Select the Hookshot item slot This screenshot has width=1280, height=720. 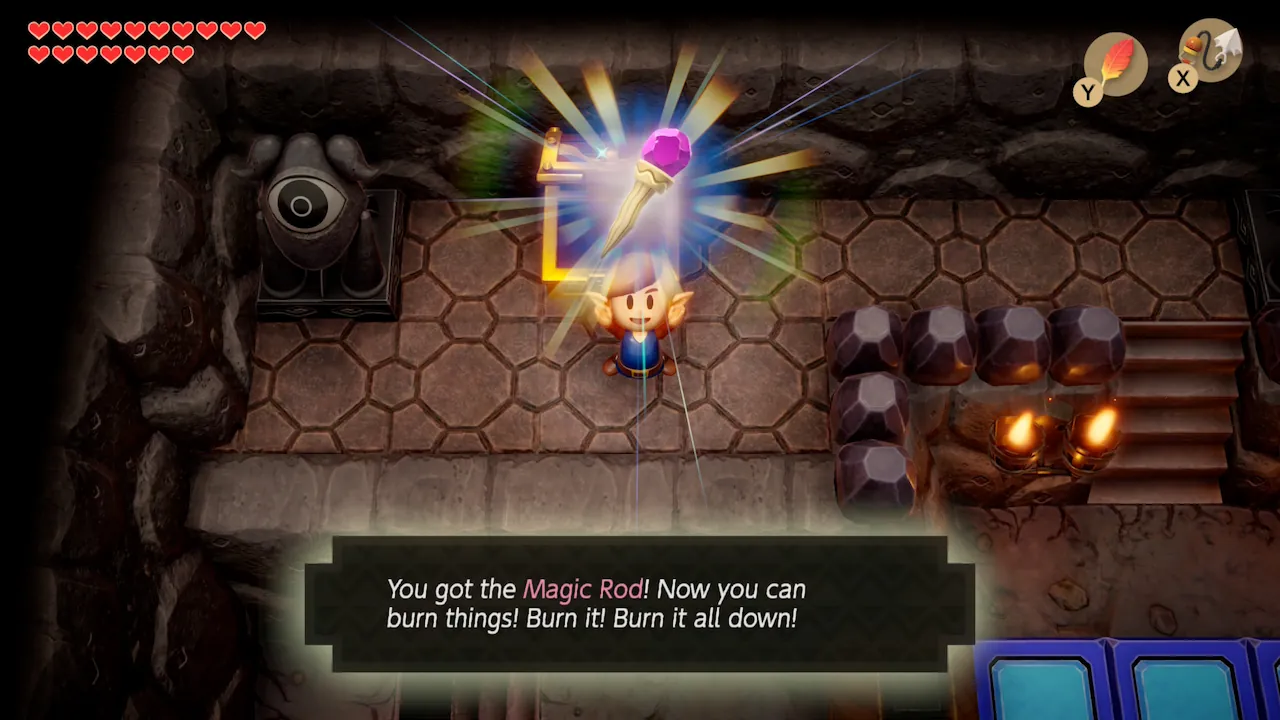point(1210,50)
